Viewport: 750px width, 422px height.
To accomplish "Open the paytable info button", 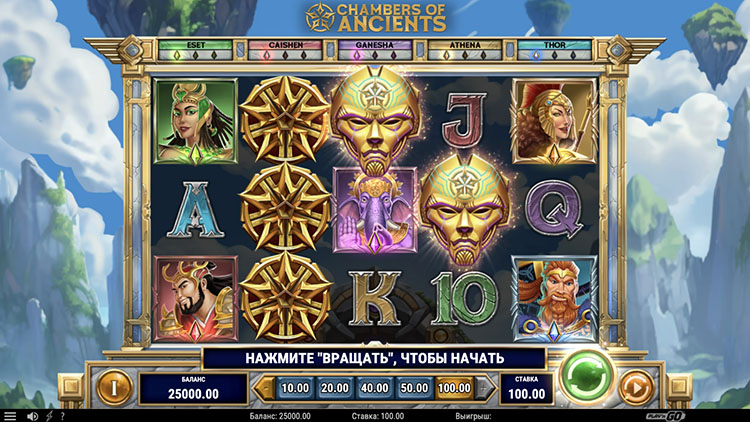I will pyautogui.click(x=113, y=388).
